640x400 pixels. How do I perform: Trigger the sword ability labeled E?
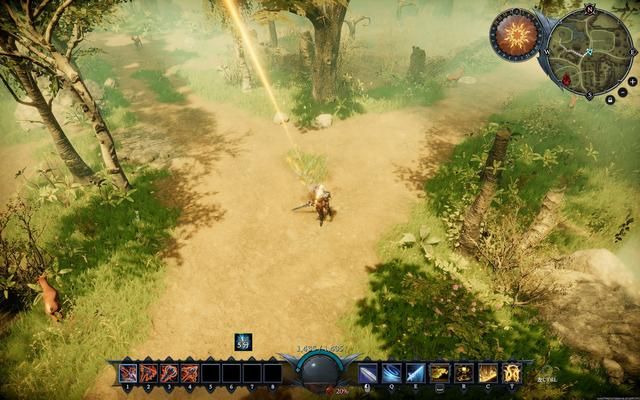(x=415, y=373)
